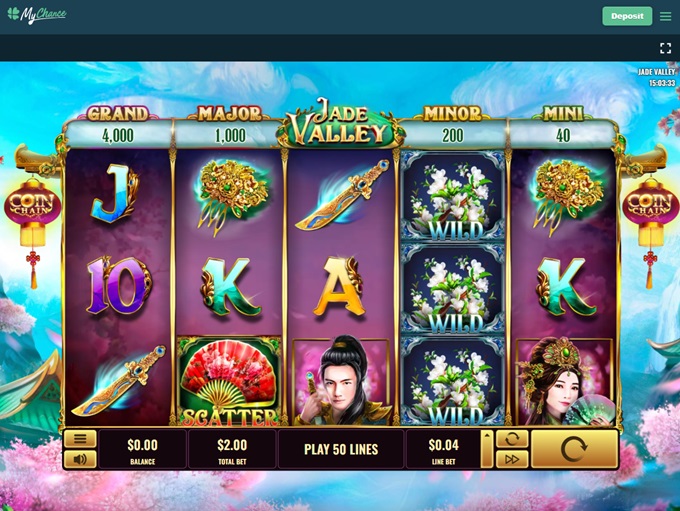Enable turbo mode with the fast-forward button

pos(511,459)
